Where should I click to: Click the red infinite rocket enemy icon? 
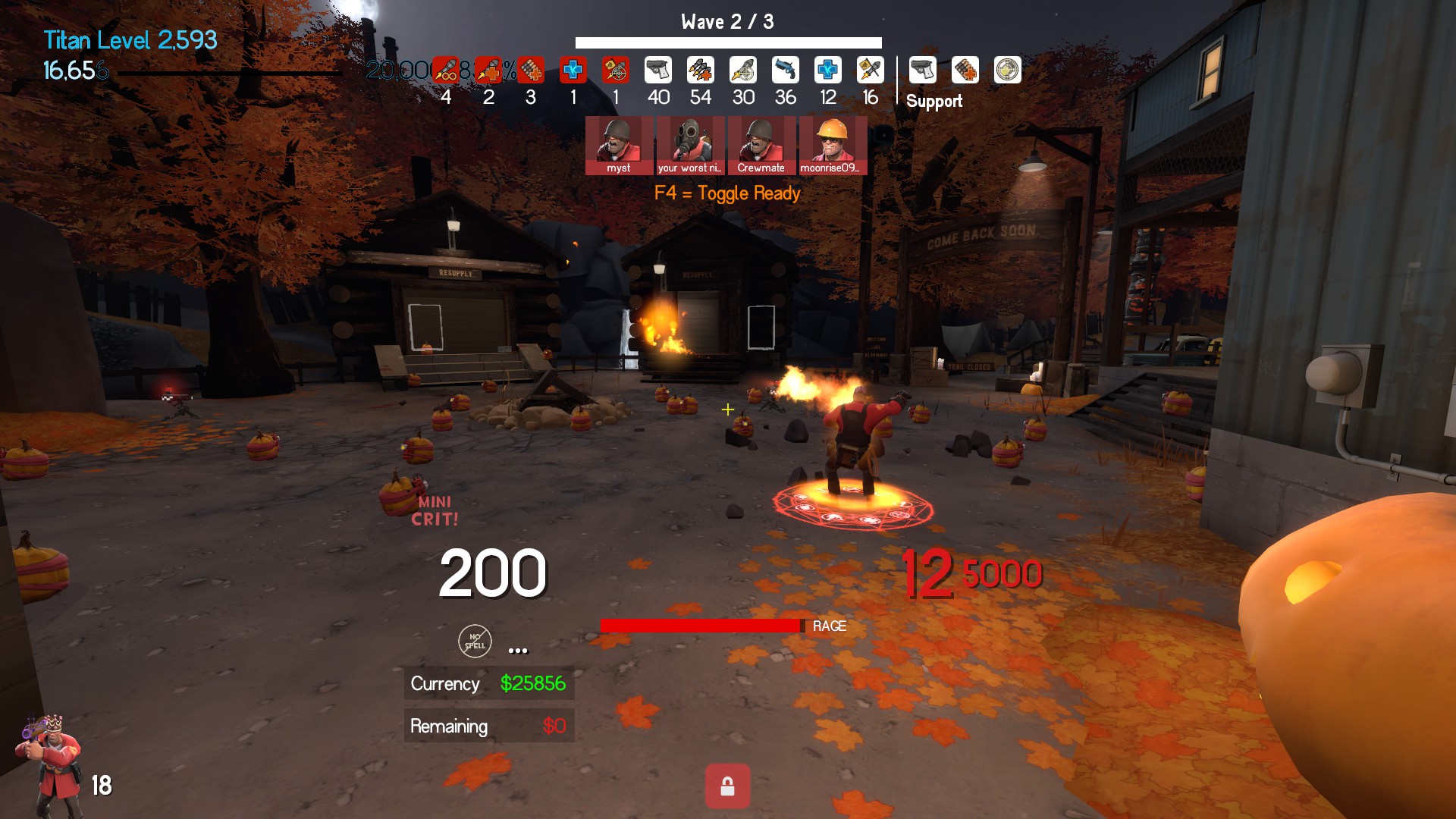coord(446,71)
